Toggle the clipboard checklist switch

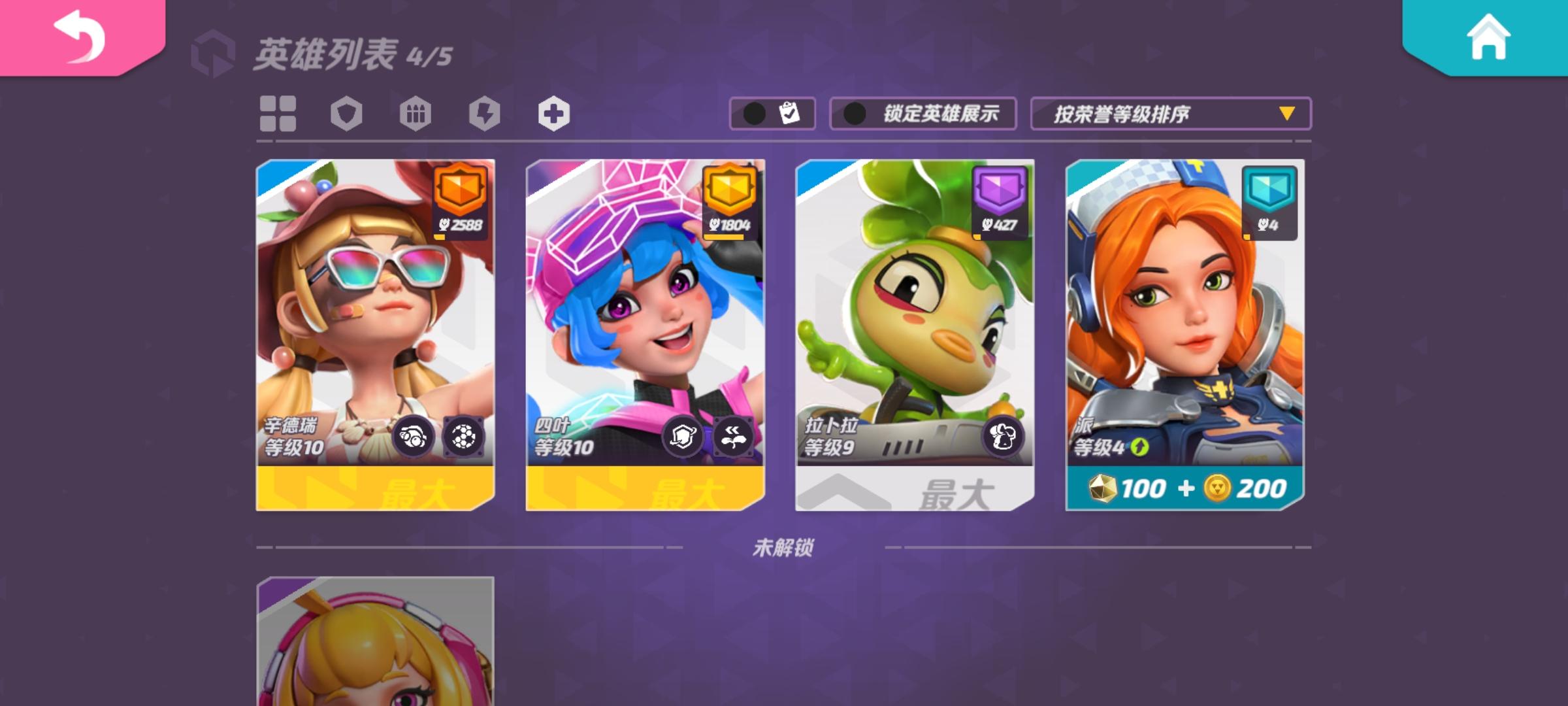[x=774, y=112]
